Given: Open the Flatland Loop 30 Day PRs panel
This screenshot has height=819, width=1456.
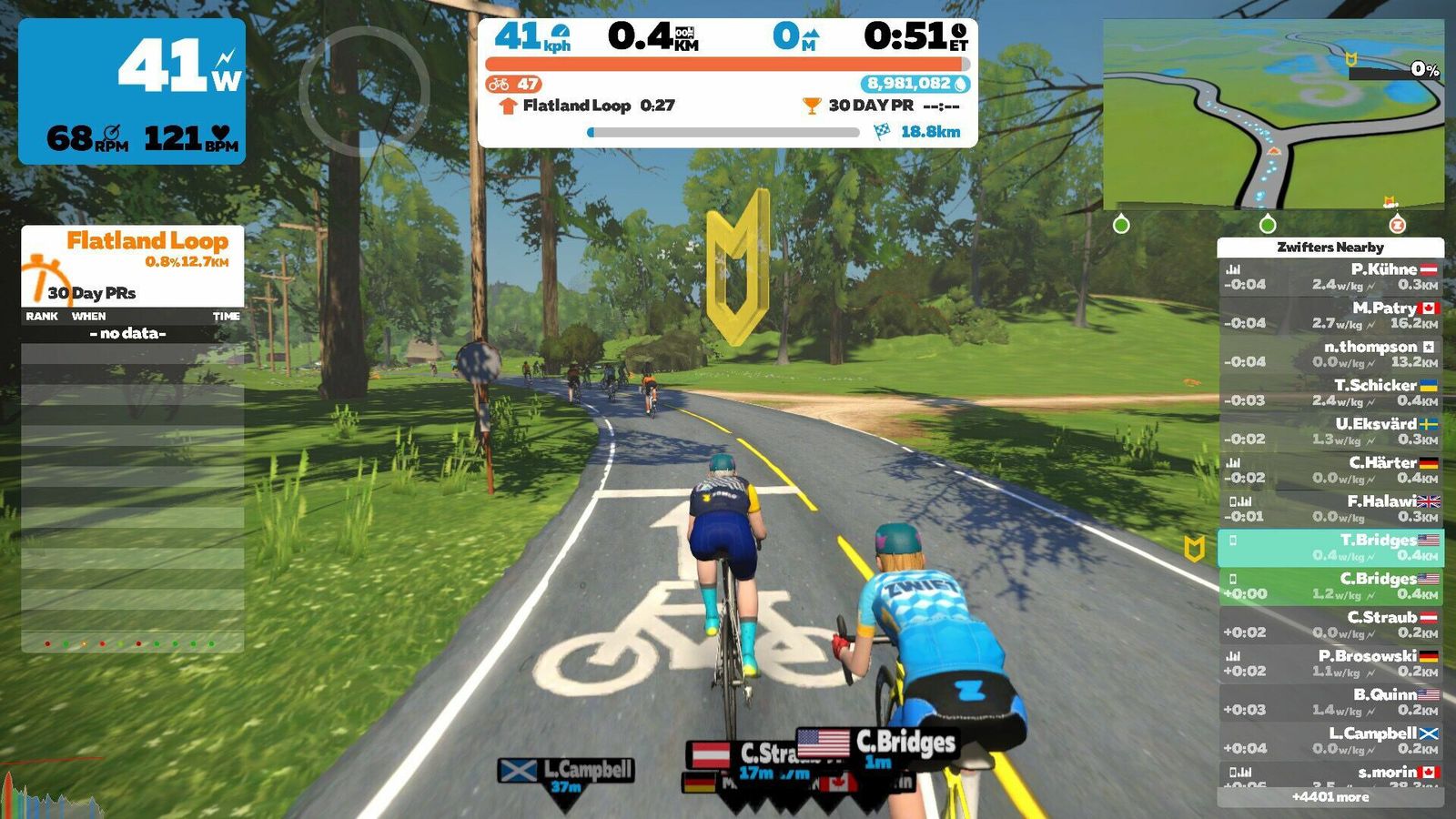Looking at the screenshot, I should pyautogui.click(x=133, y=266).
